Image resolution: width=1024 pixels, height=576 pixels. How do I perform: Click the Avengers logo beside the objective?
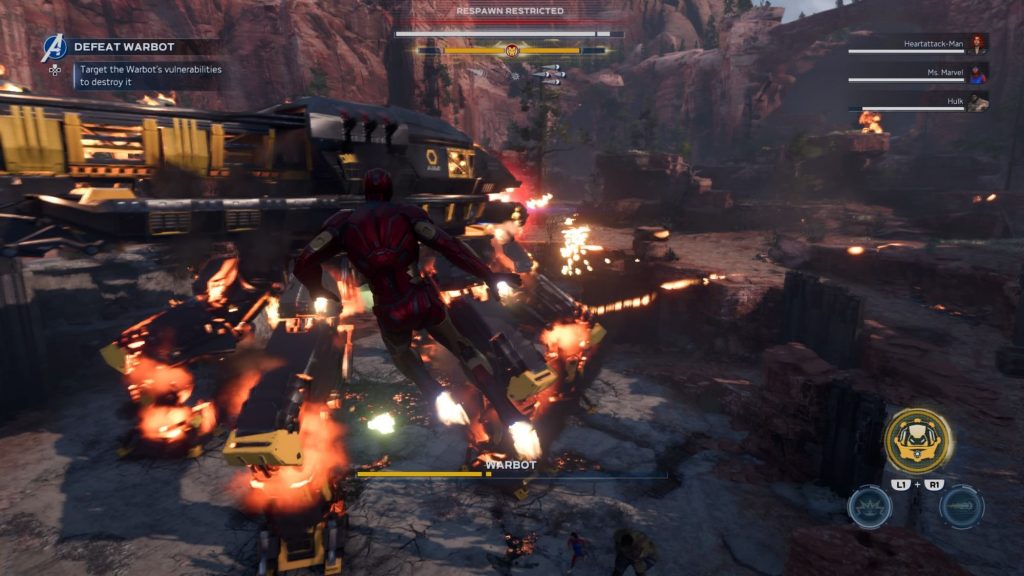coord(54,47)
